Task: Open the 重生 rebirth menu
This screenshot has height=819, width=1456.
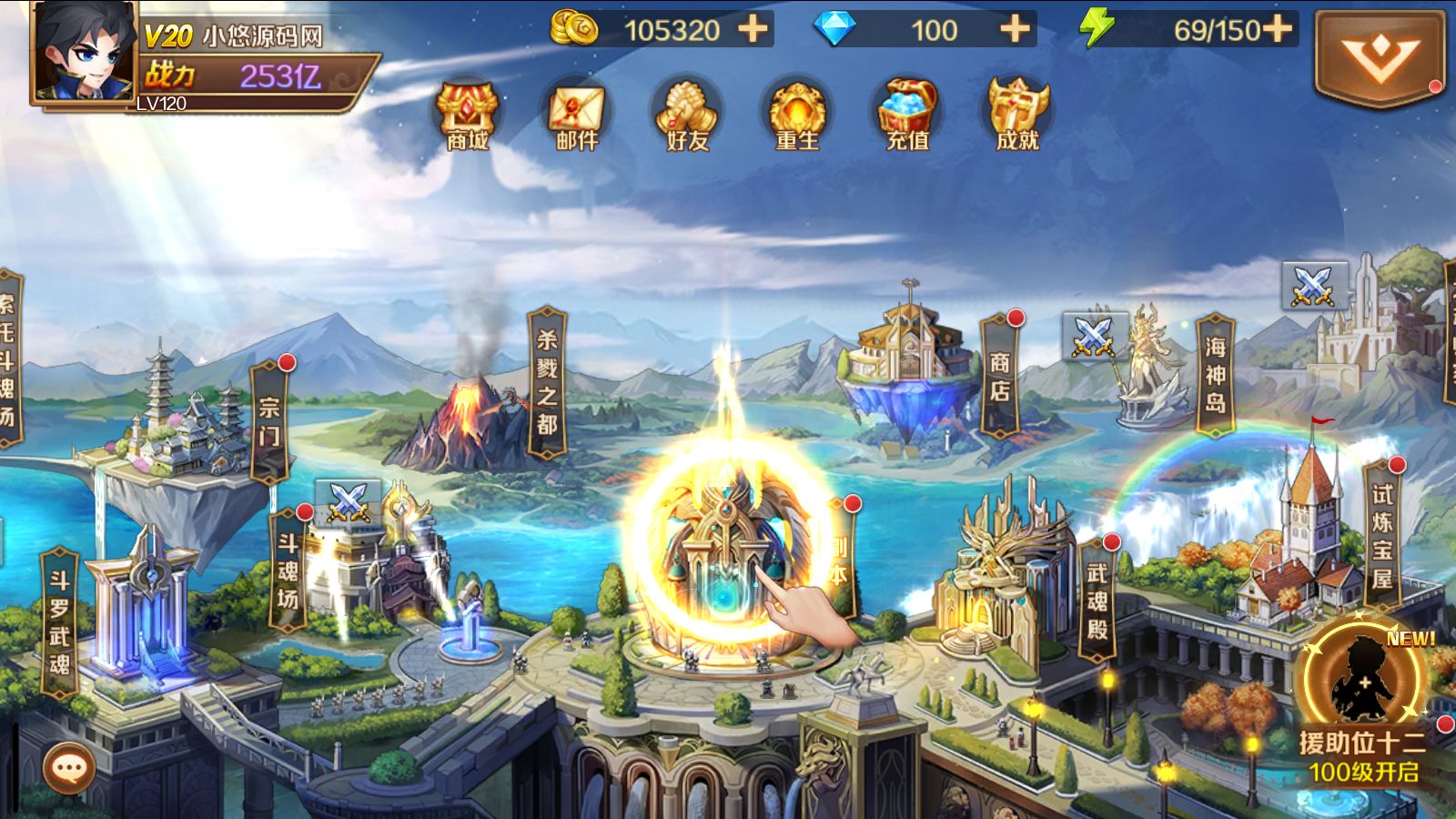Action: [x=797, y=116]
